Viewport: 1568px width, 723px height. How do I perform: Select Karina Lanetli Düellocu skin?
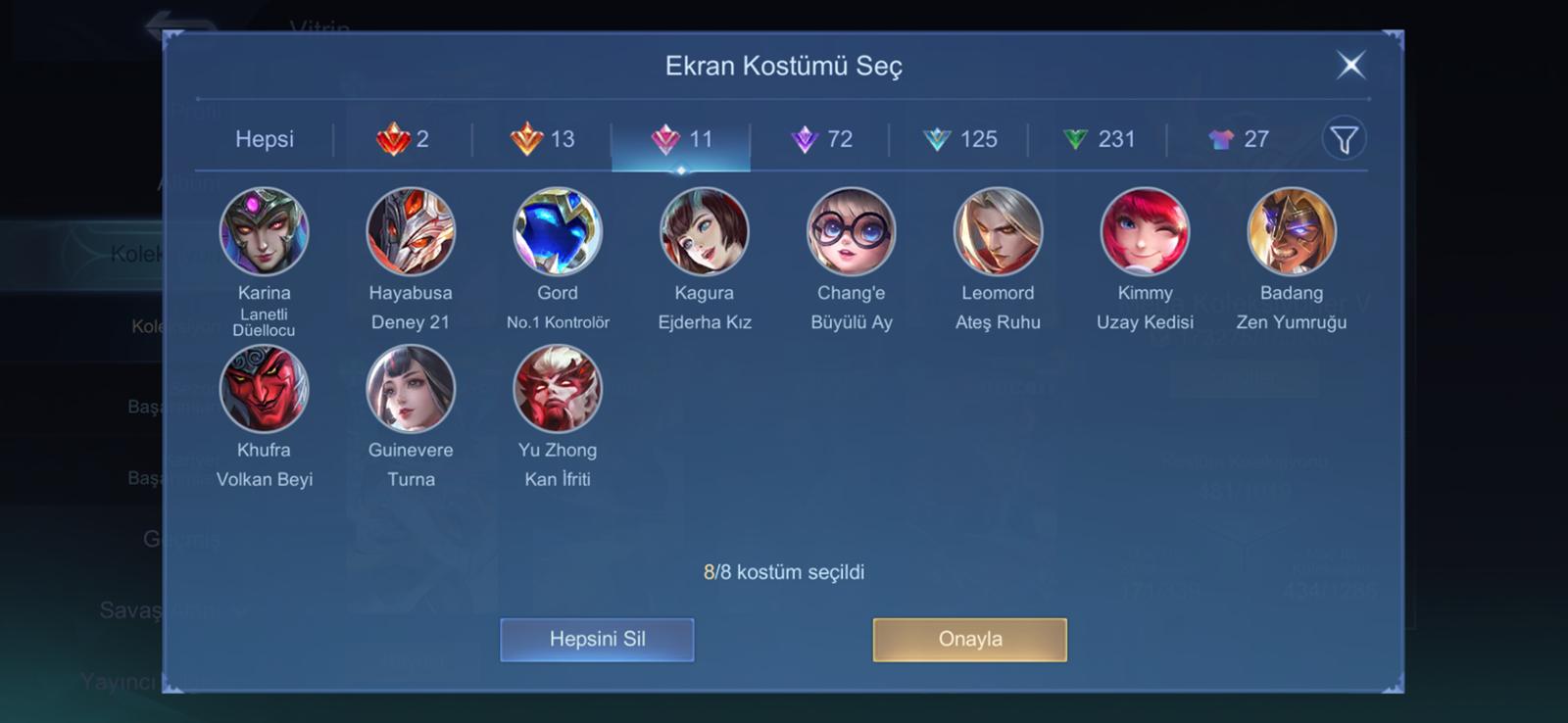[x=264, y=232]
